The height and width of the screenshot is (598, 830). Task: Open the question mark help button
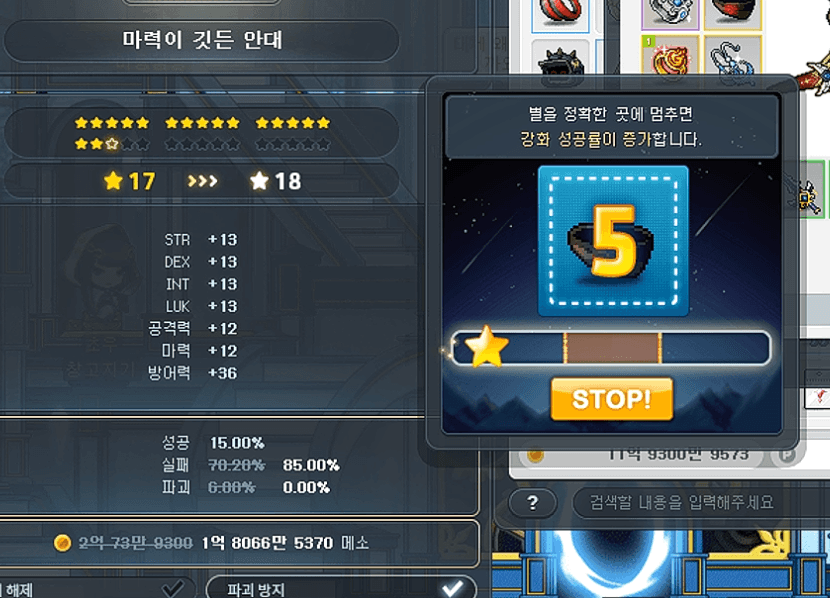(533, 502)
